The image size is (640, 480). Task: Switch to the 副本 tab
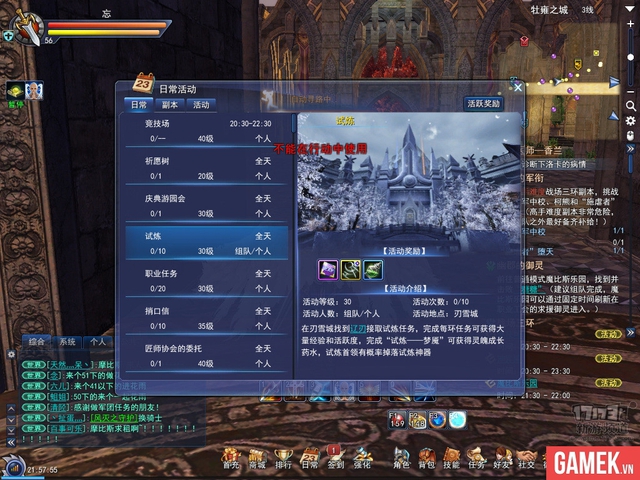[171, 104]
